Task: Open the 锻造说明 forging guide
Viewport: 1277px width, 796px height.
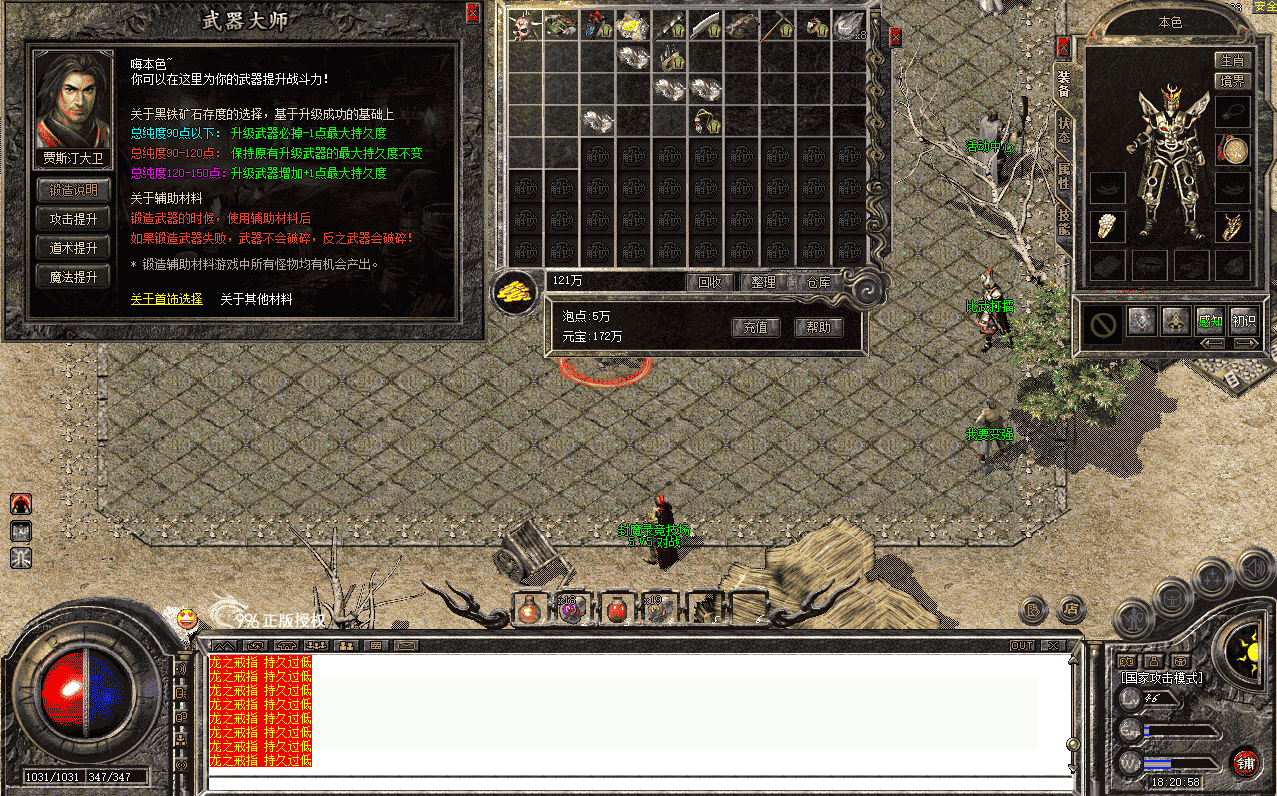Action: (74, 190)
